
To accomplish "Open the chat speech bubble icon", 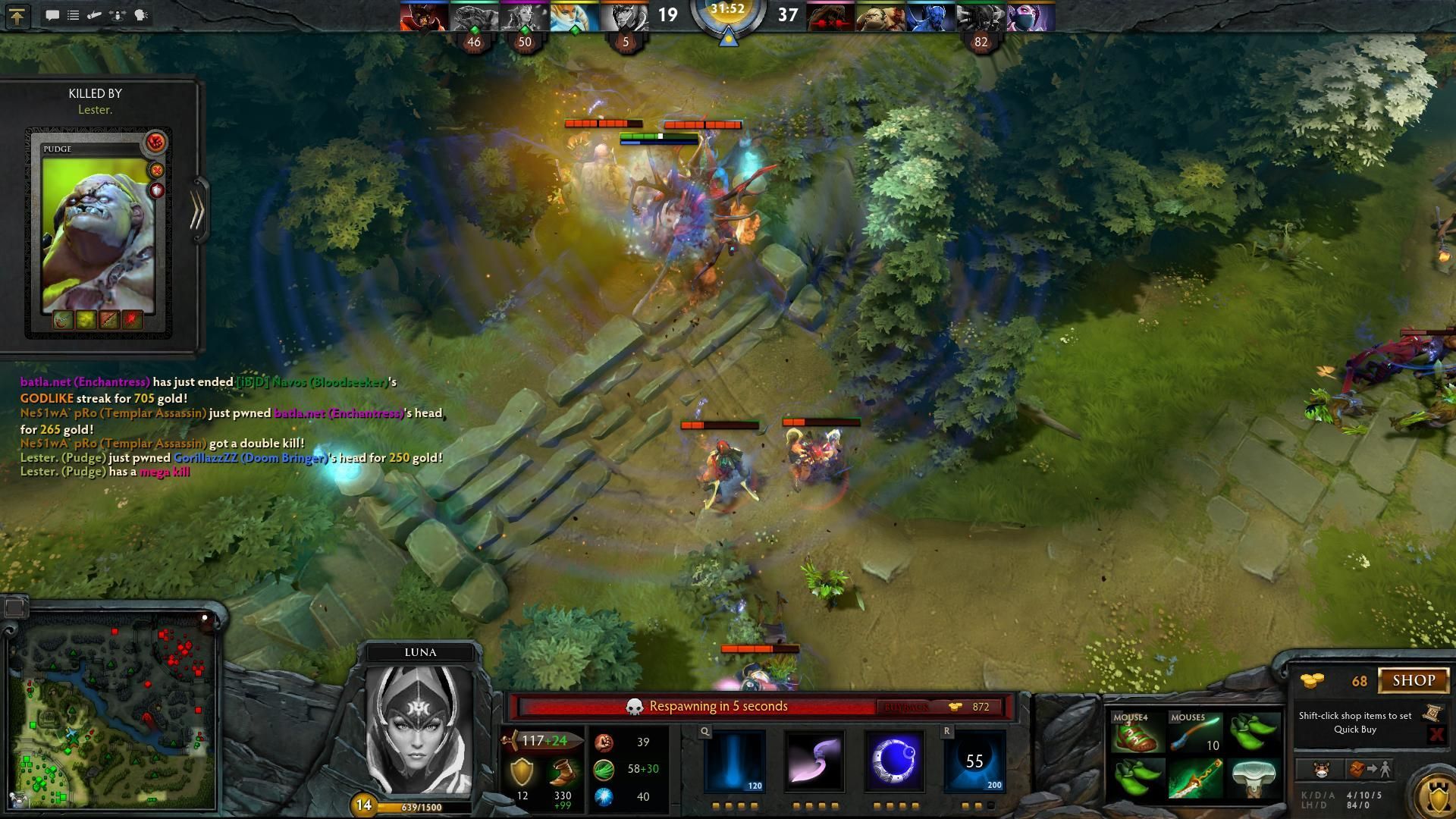I will (x=52, y=15).
